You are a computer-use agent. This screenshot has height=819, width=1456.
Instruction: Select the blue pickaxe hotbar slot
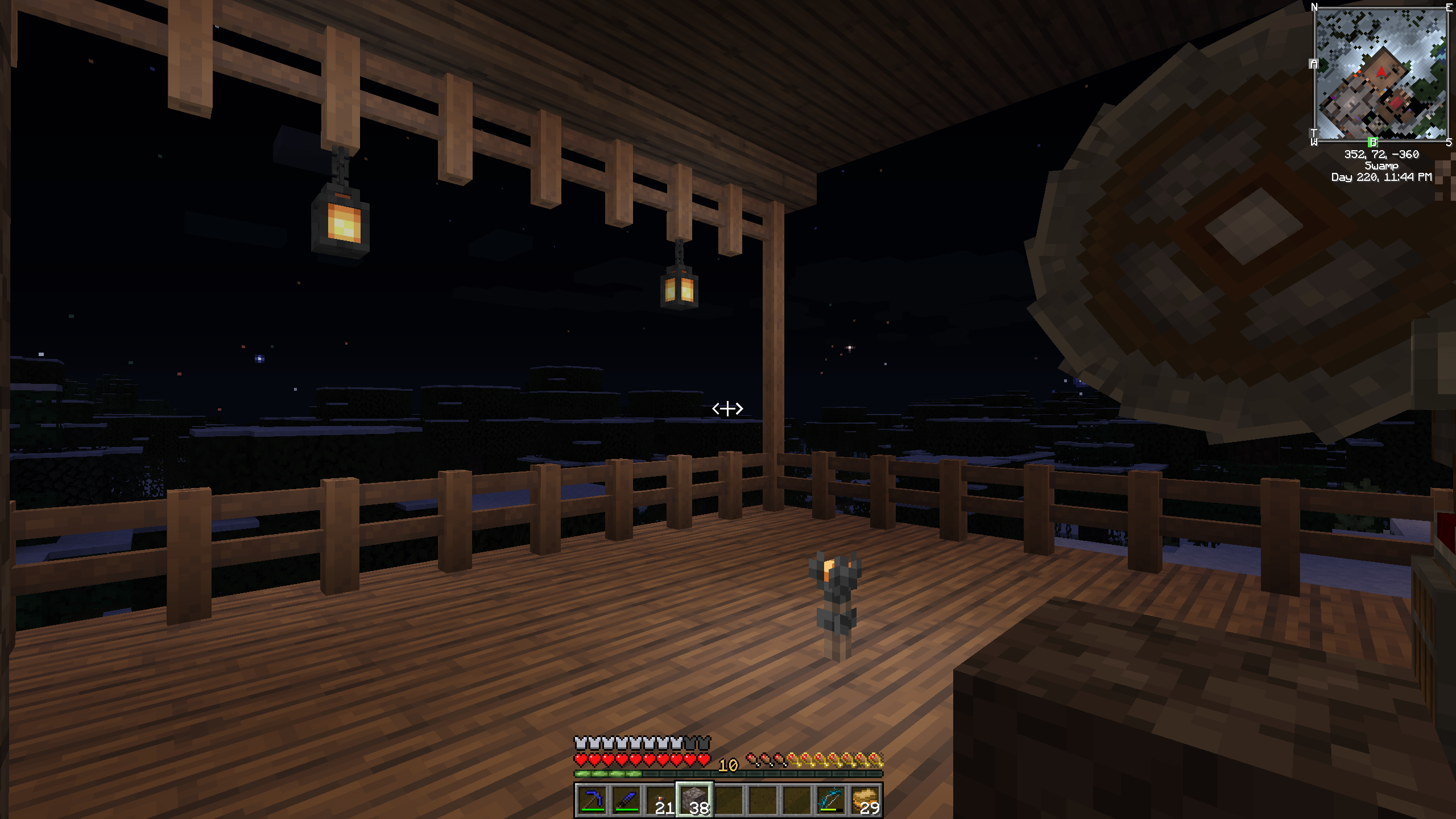point(592,800)
